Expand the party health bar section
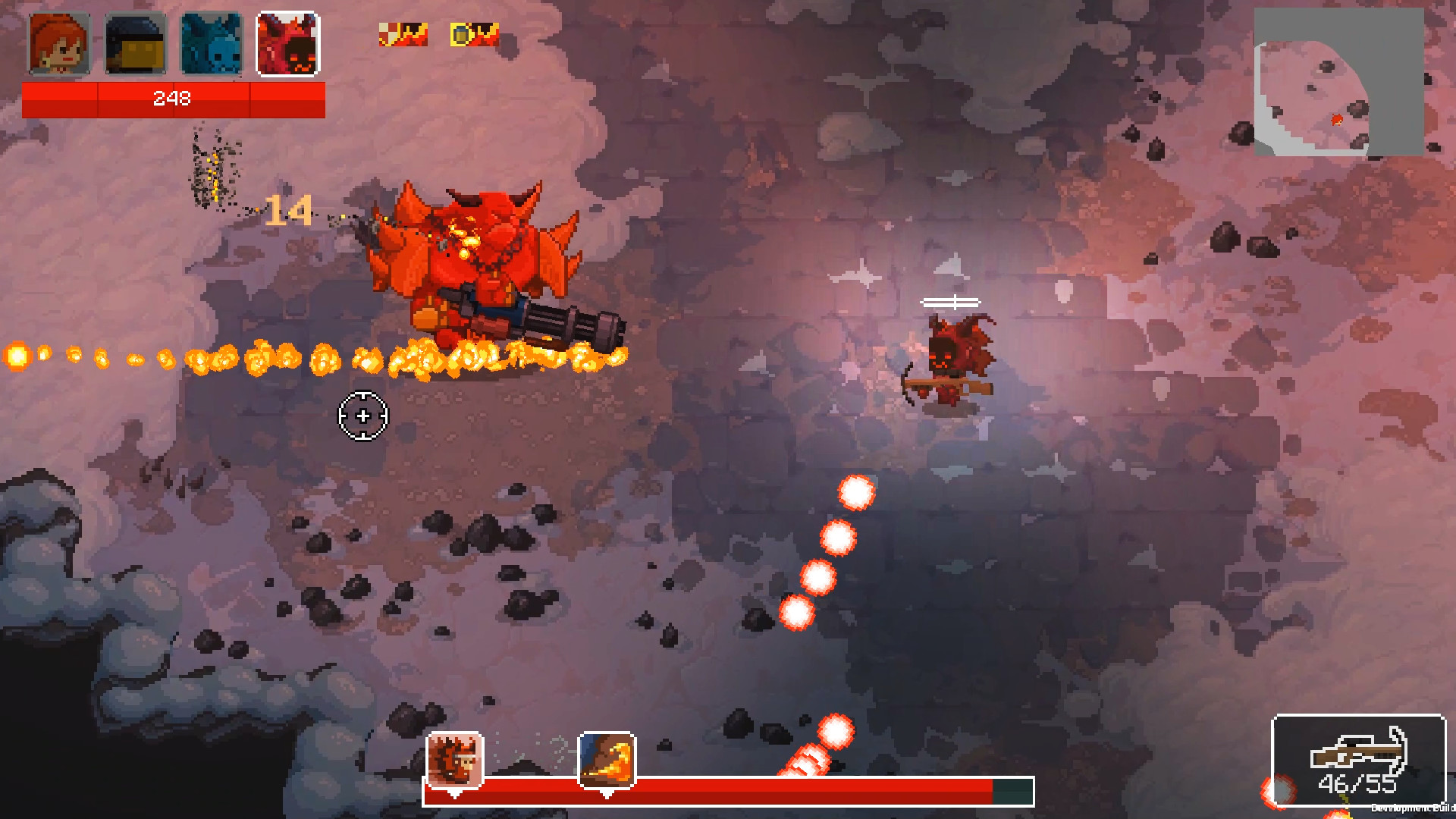Viewport: 1456px width, 819px height. point(173,99)
